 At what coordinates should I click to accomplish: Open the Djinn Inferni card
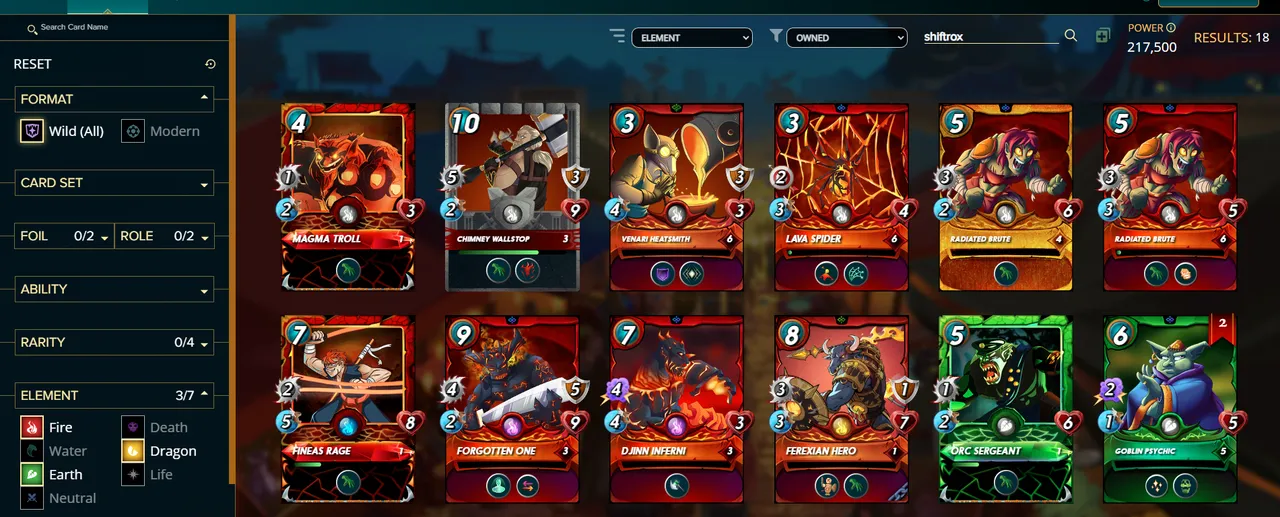pos(677,408)
